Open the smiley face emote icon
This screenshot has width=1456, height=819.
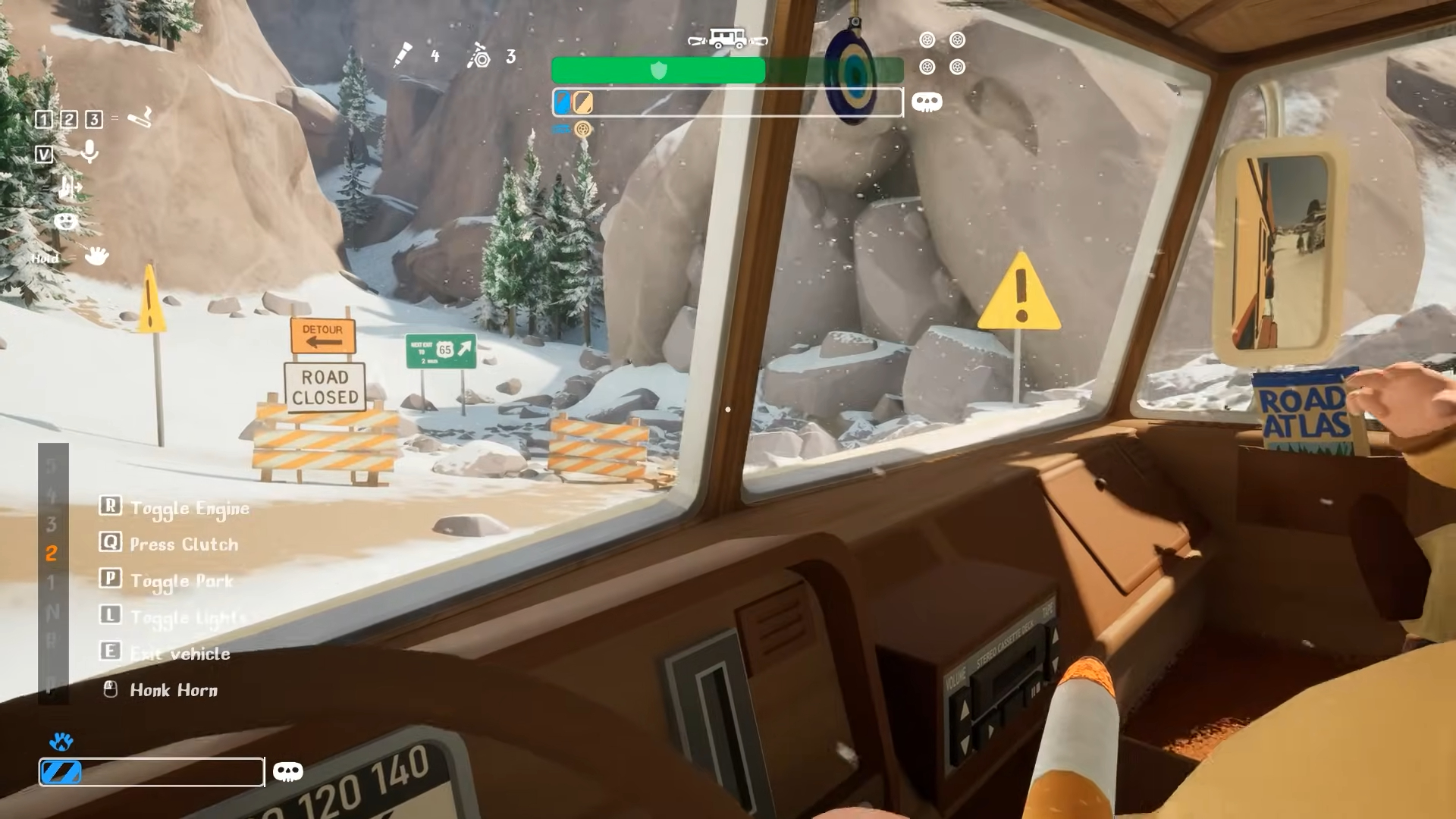[66, 221]
